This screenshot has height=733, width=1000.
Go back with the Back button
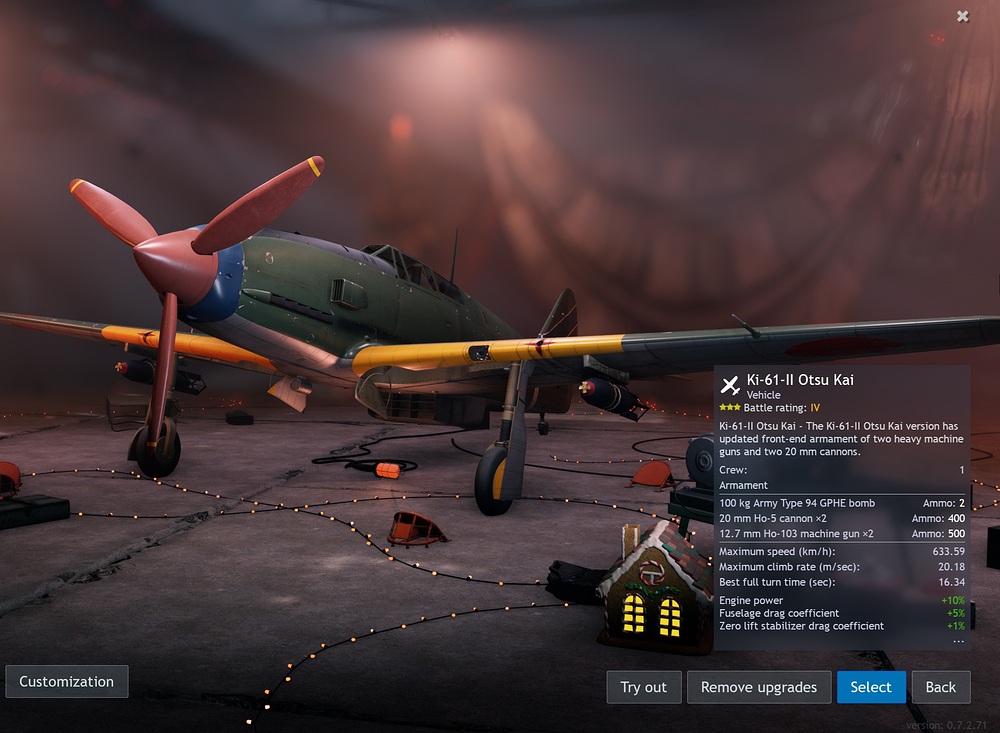[x=940, y=687]
